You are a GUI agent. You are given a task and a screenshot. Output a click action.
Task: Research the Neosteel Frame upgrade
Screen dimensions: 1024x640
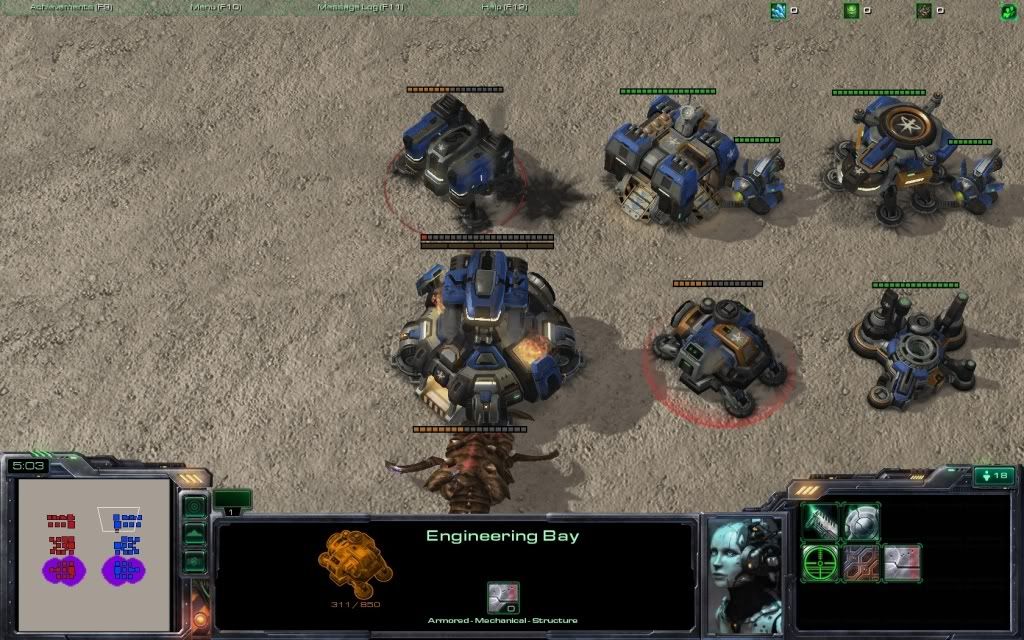click(x=861, y=562)
